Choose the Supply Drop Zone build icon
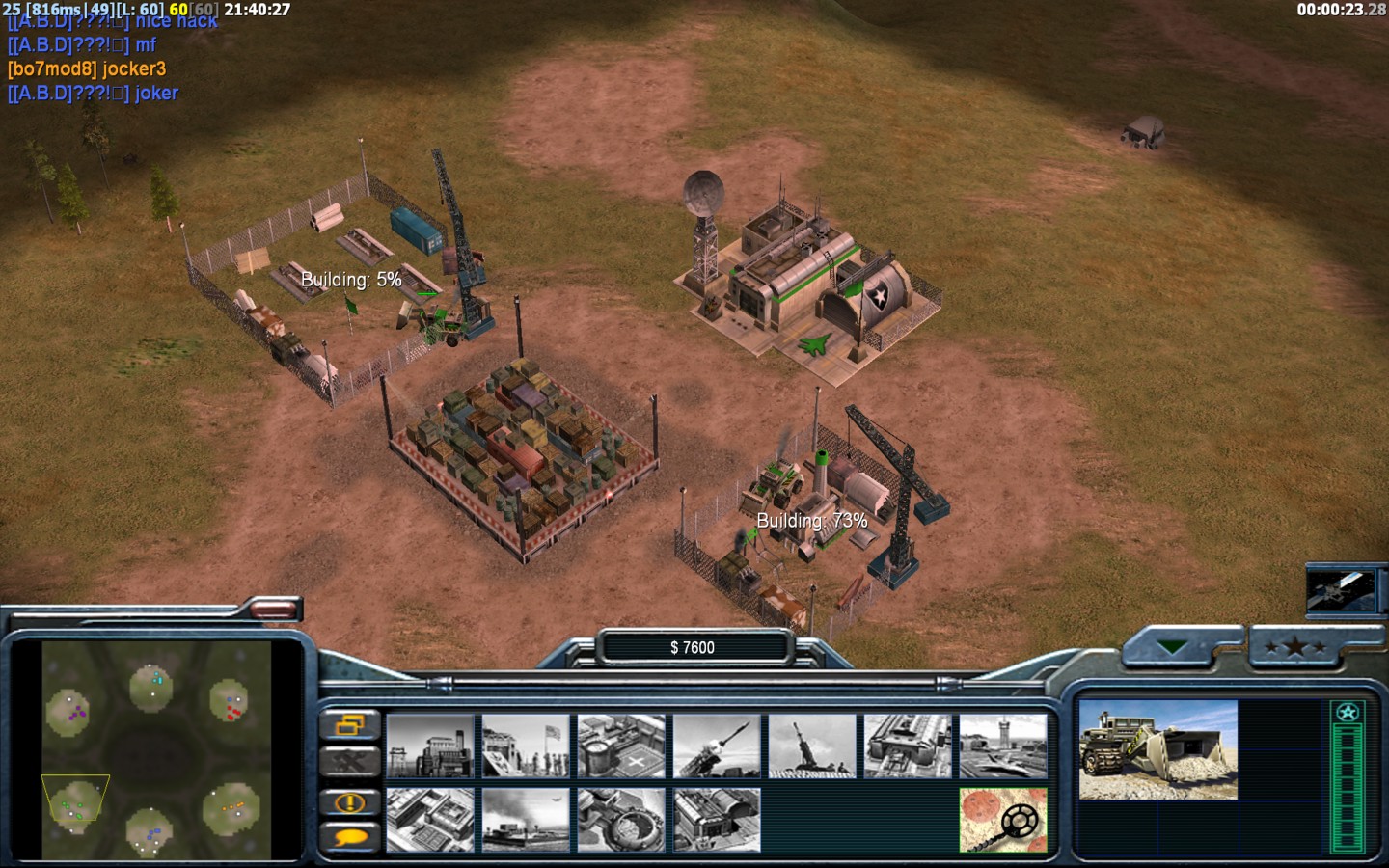The image size is (1389, 868). pos(526,820)
